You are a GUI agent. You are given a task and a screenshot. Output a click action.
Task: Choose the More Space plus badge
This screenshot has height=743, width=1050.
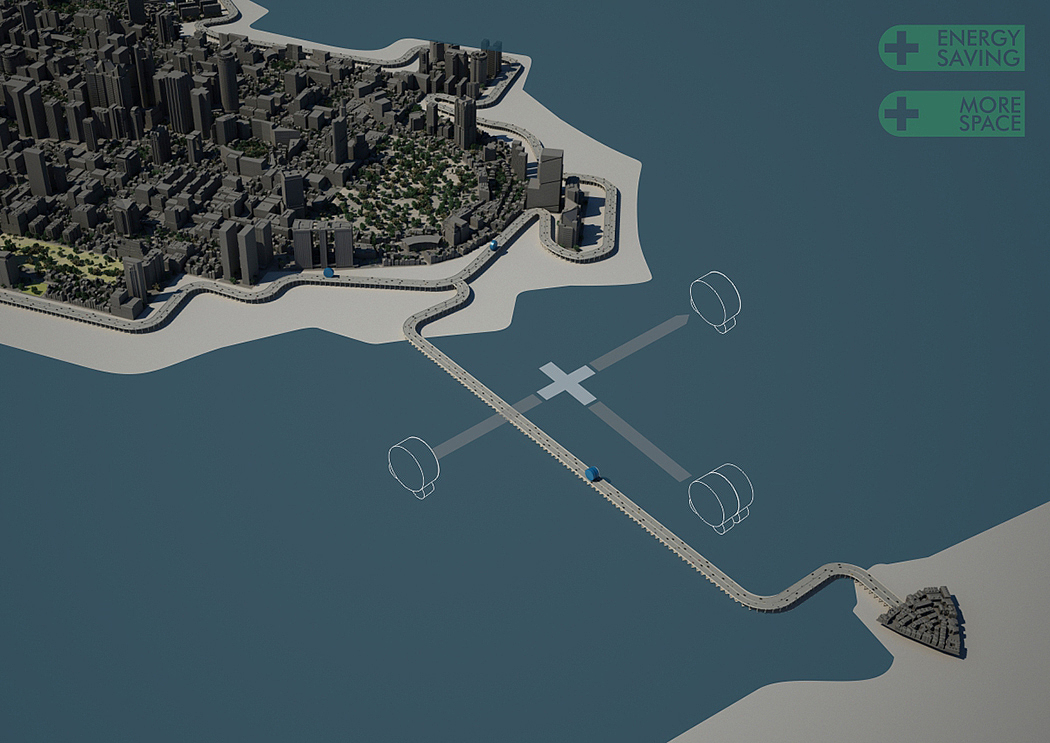click(x=951, y=114)
